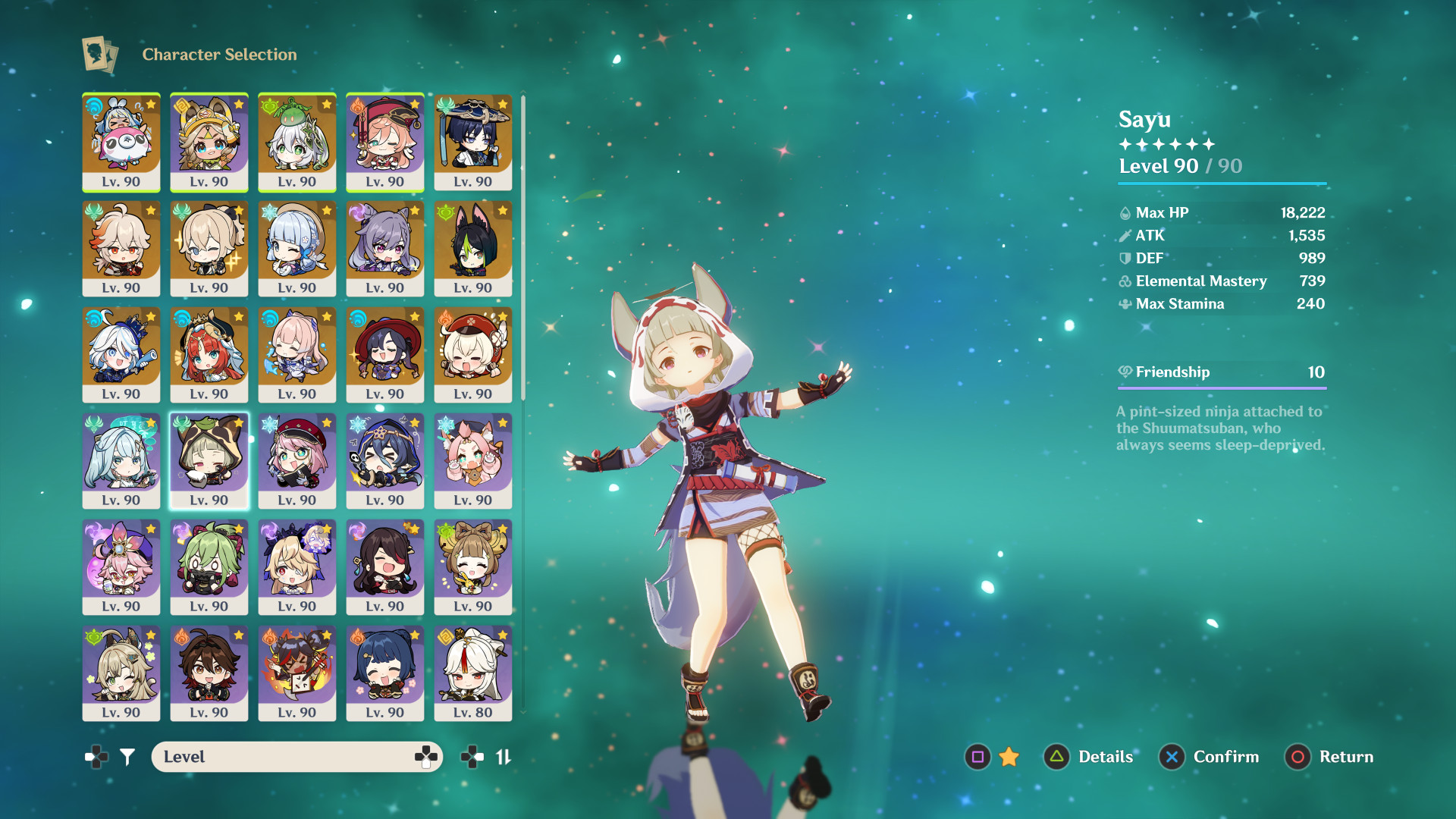
Task: Select Keqing's Electro character card
Action: 385,248
